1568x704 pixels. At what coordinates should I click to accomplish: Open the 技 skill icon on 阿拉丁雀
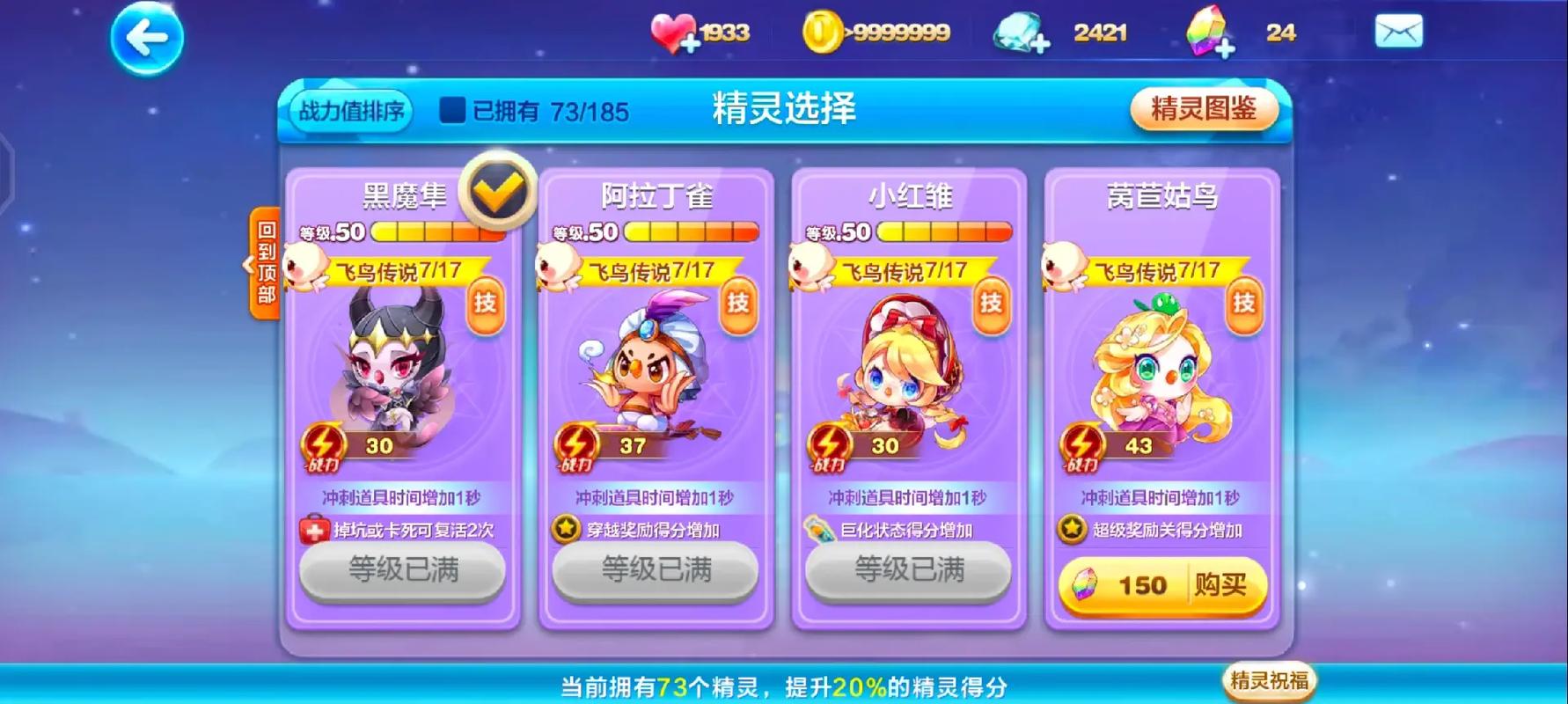pyautogui.click(x=737, y=306)
